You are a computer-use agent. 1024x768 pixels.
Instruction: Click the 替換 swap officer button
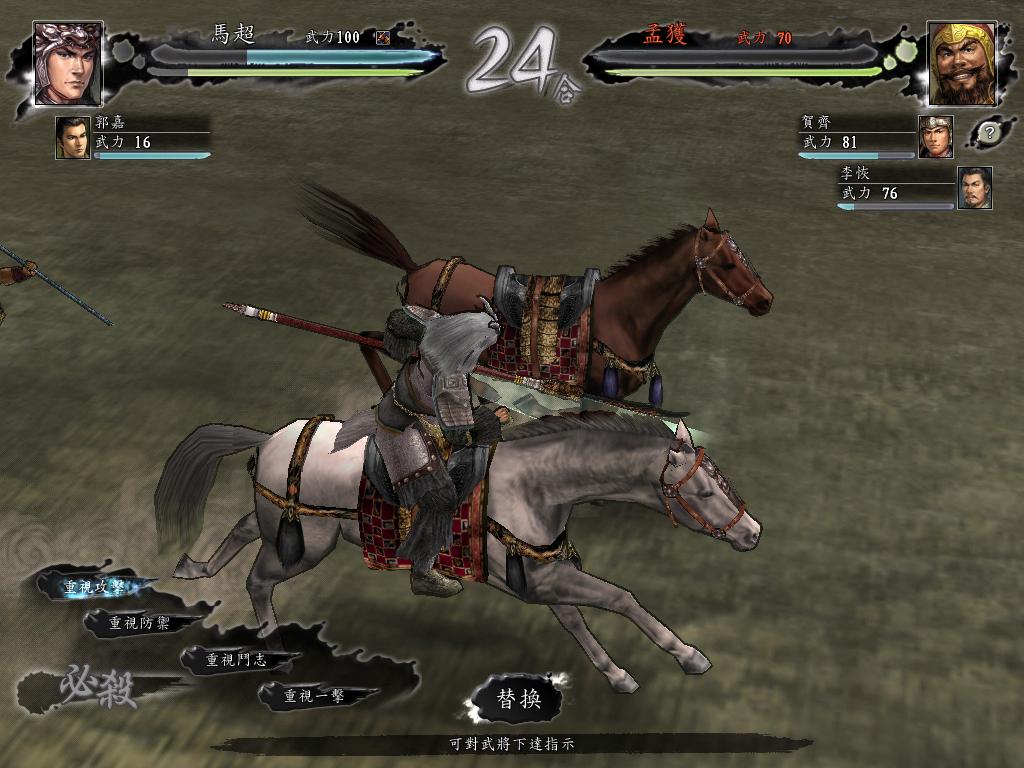519,699
